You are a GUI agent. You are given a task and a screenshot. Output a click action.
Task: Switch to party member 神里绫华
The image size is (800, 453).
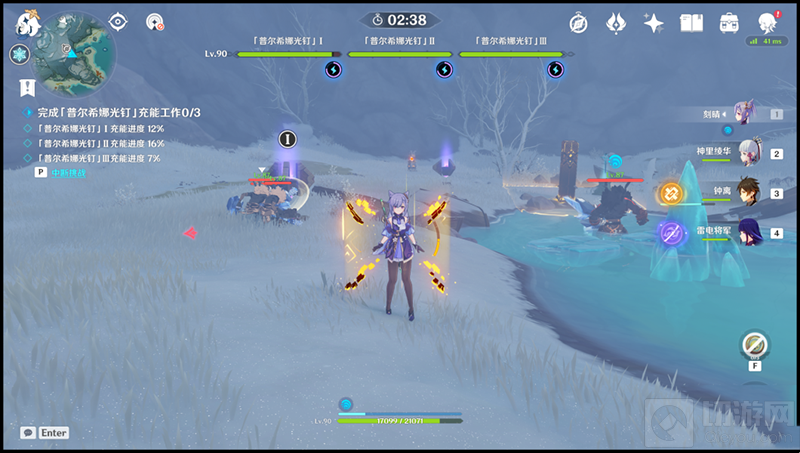751,152
